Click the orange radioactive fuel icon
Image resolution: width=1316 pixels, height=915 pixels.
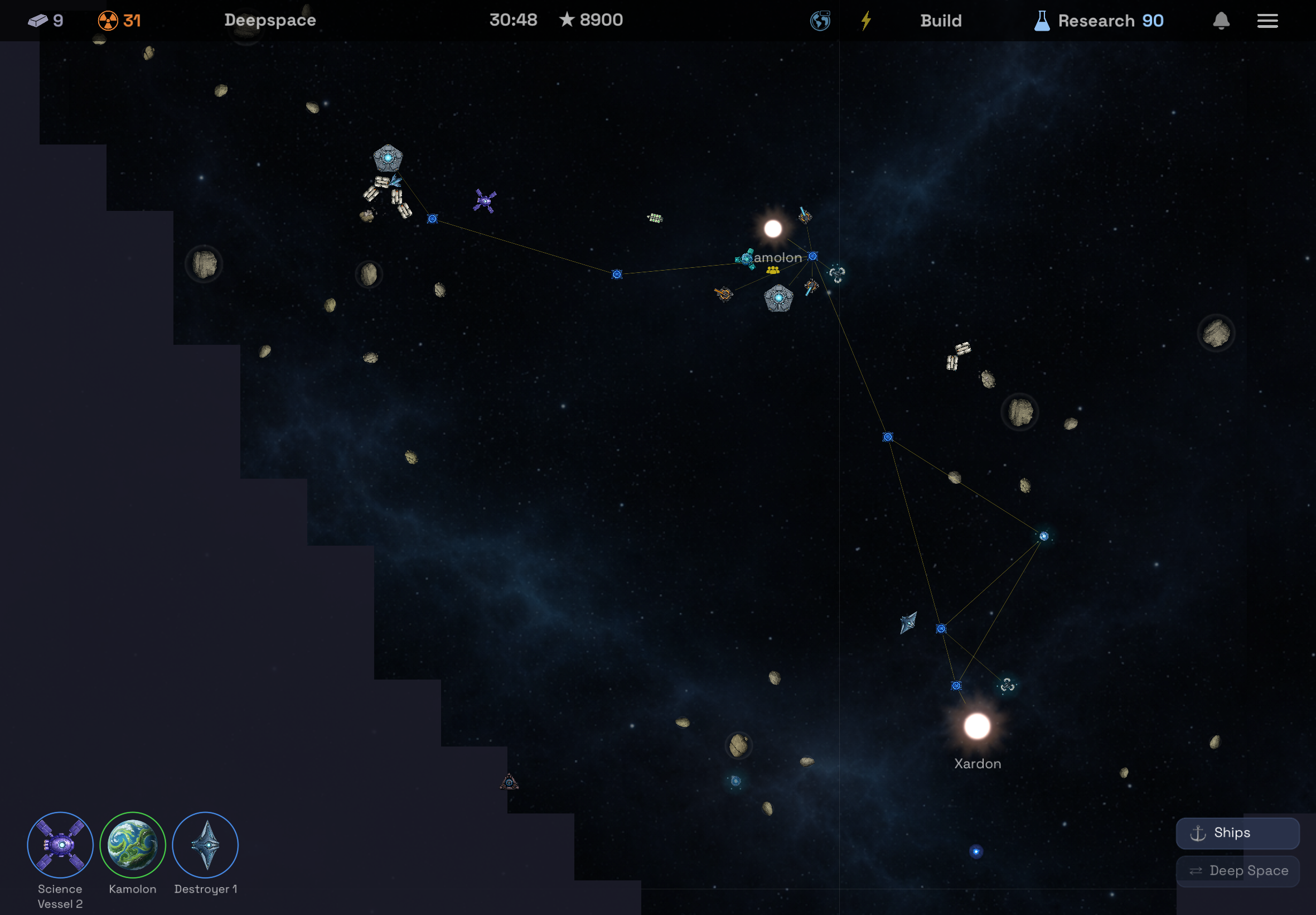point(109,20)
